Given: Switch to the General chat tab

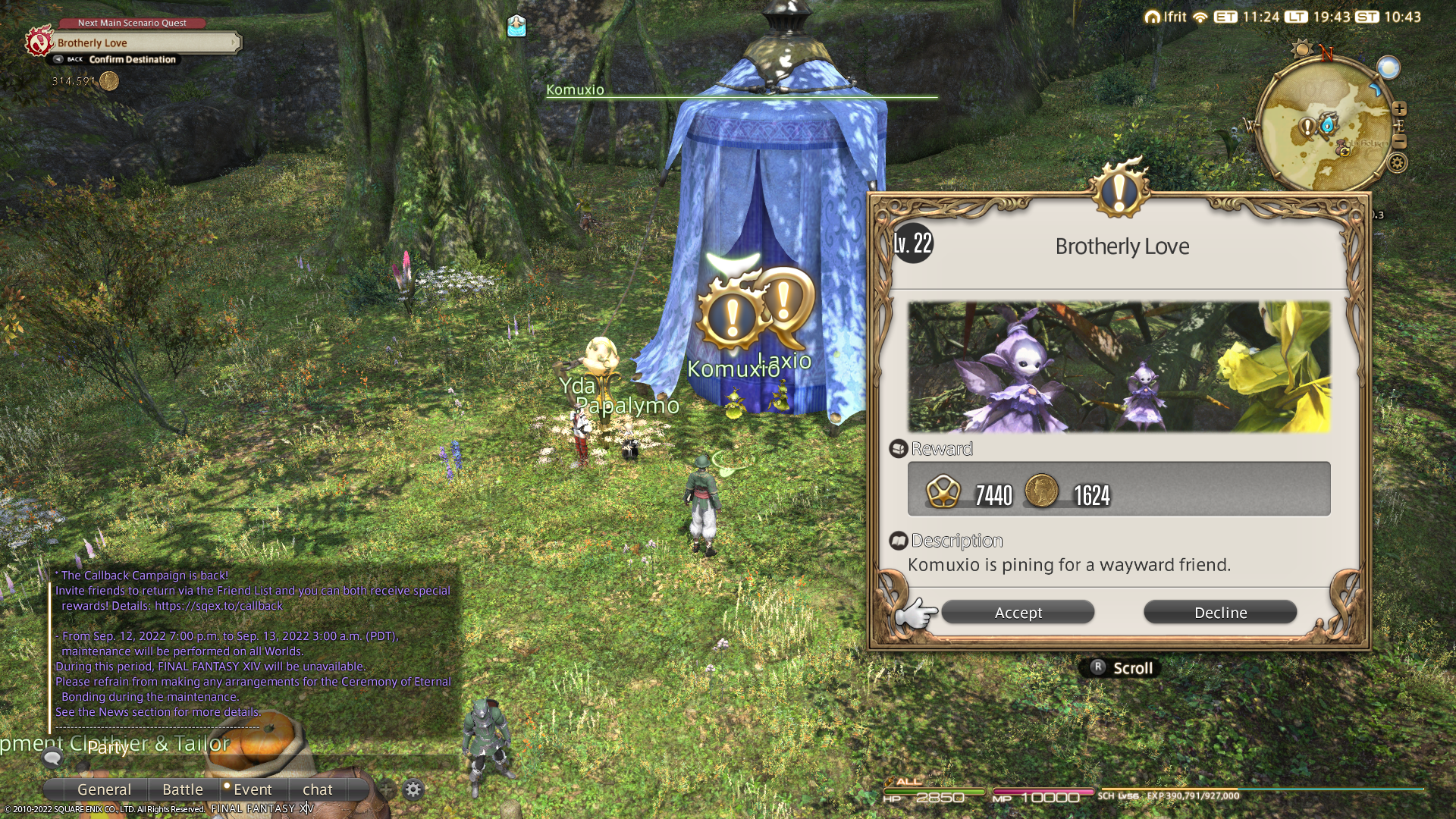Looking at the screenshot, I should point(104,789).
